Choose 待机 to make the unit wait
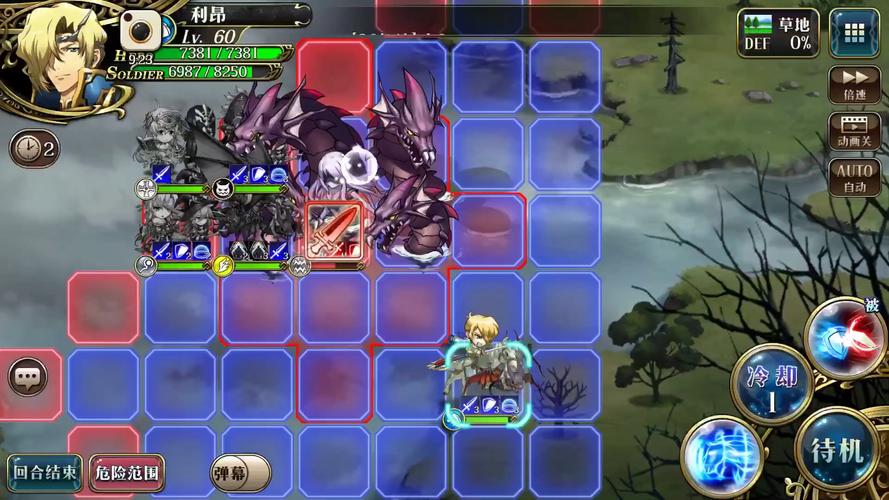Viewport: 889px width, 500px height. (836, 450)
